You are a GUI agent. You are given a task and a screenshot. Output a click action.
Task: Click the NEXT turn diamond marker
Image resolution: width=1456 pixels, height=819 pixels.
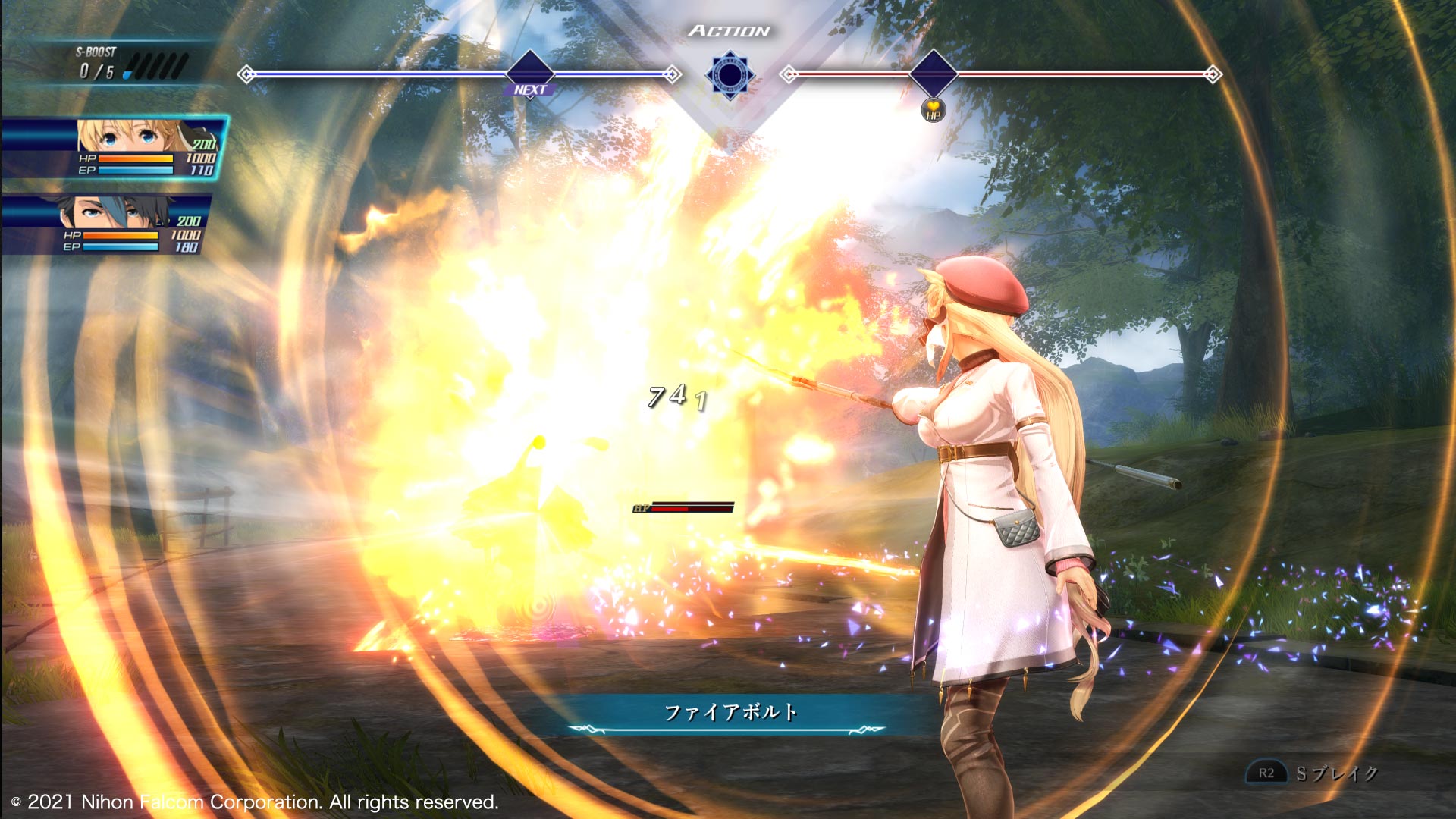[529, 74]
